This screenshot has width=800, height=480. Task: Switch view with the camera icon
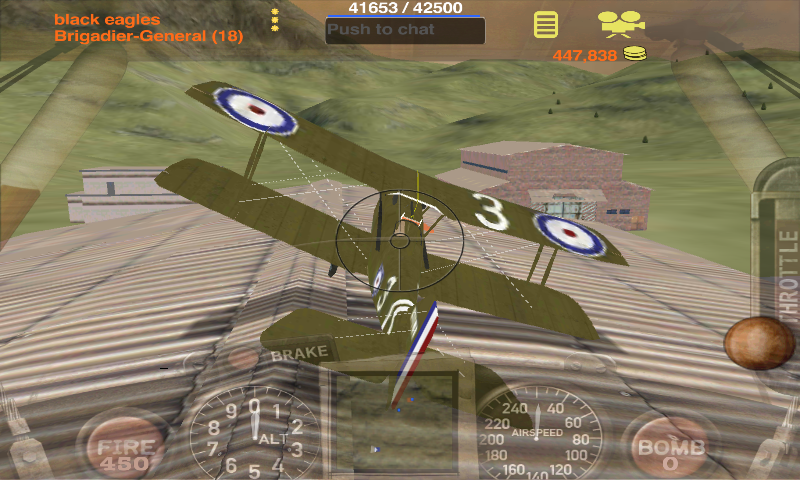coord(620,22)
